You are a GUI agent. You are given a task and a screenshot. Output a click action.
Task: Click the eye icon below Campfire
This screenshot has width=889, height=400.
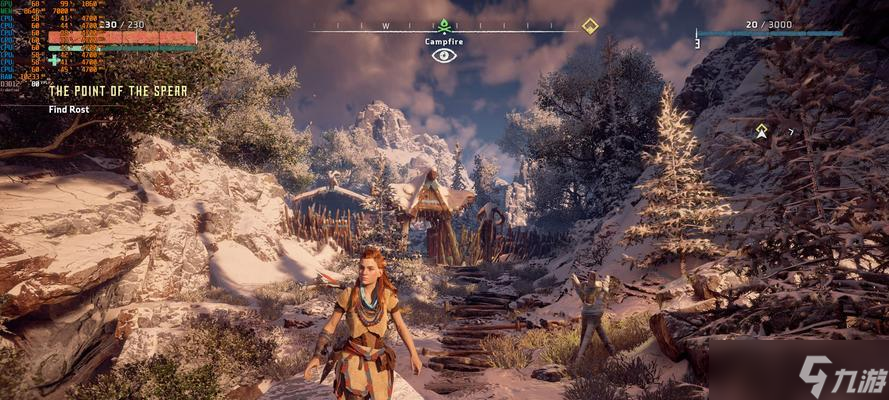[443, 55]
